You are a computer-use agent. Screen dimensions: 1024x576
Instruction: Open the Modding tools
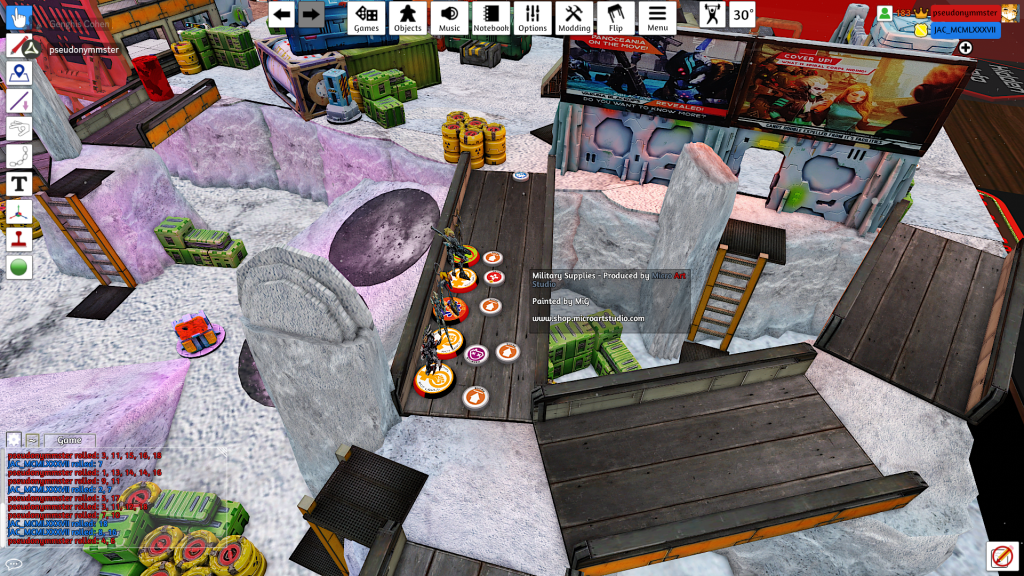tap(574, 18)
